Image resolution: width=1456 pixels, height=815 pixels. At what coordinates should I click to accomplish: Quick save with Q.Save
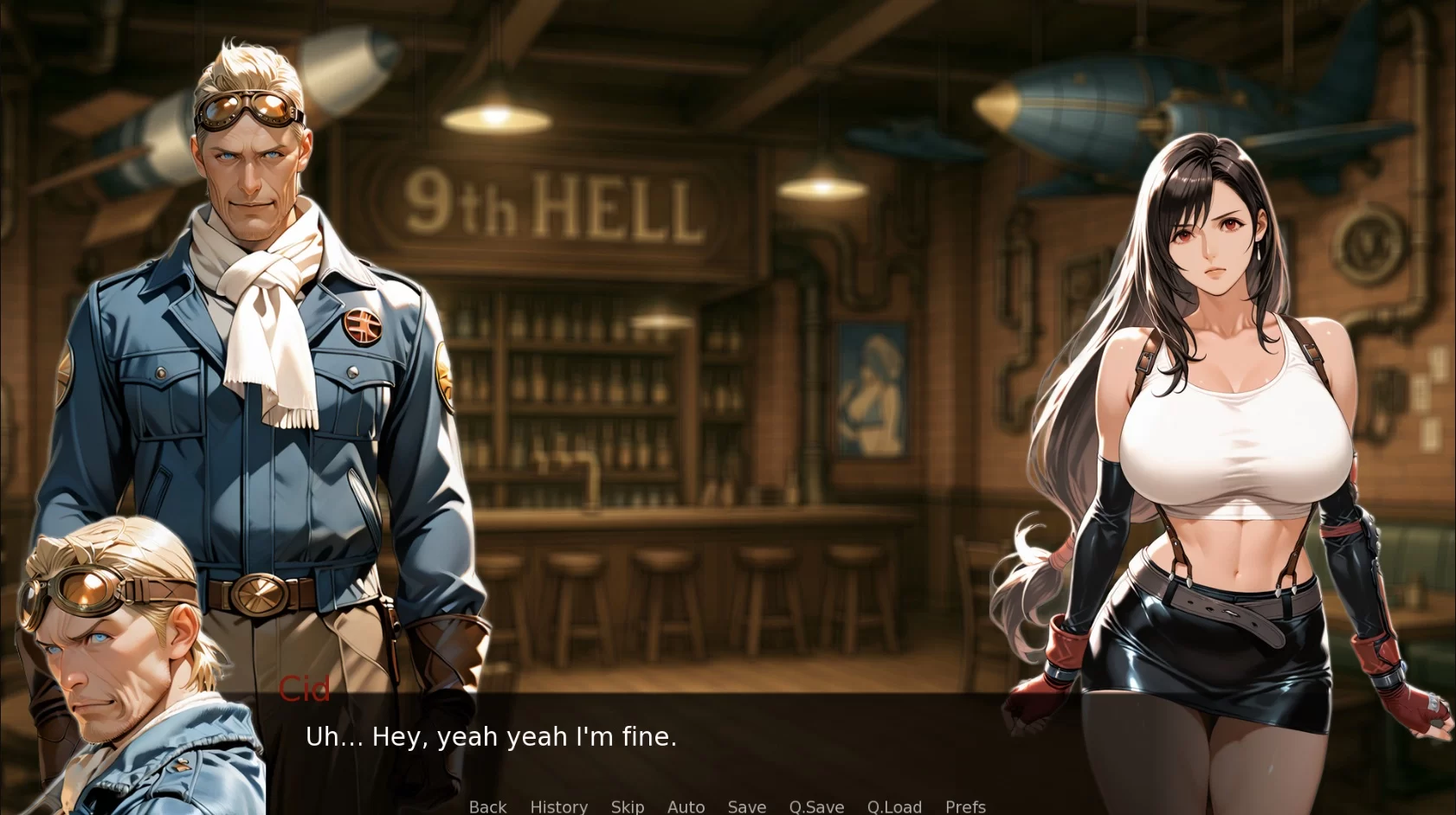click(816, 806)
